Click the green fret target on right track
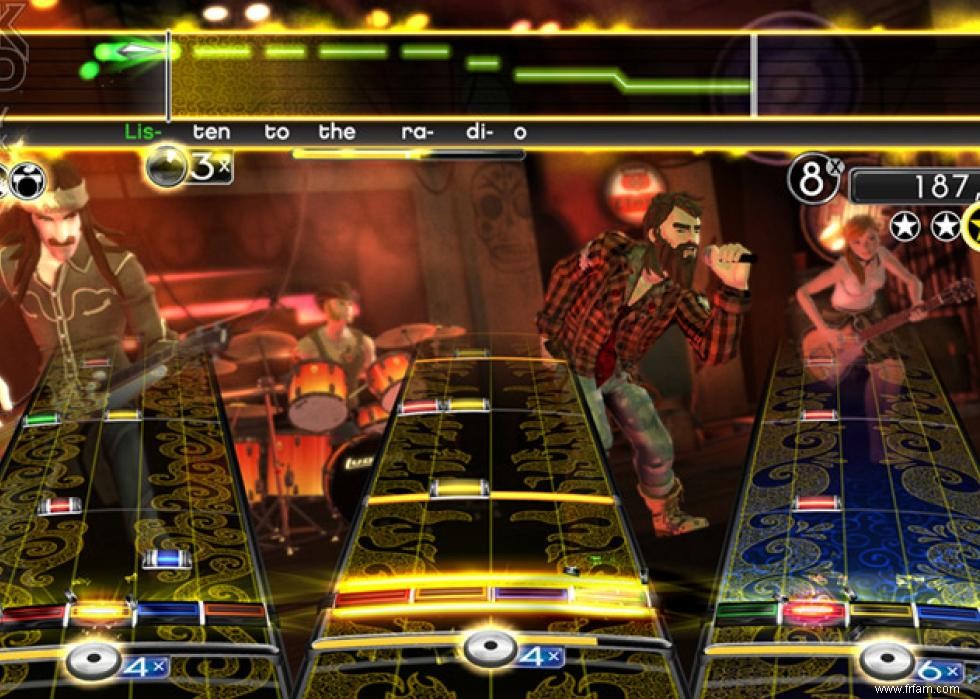Screen dimensions: 980x699 (746, 612)
